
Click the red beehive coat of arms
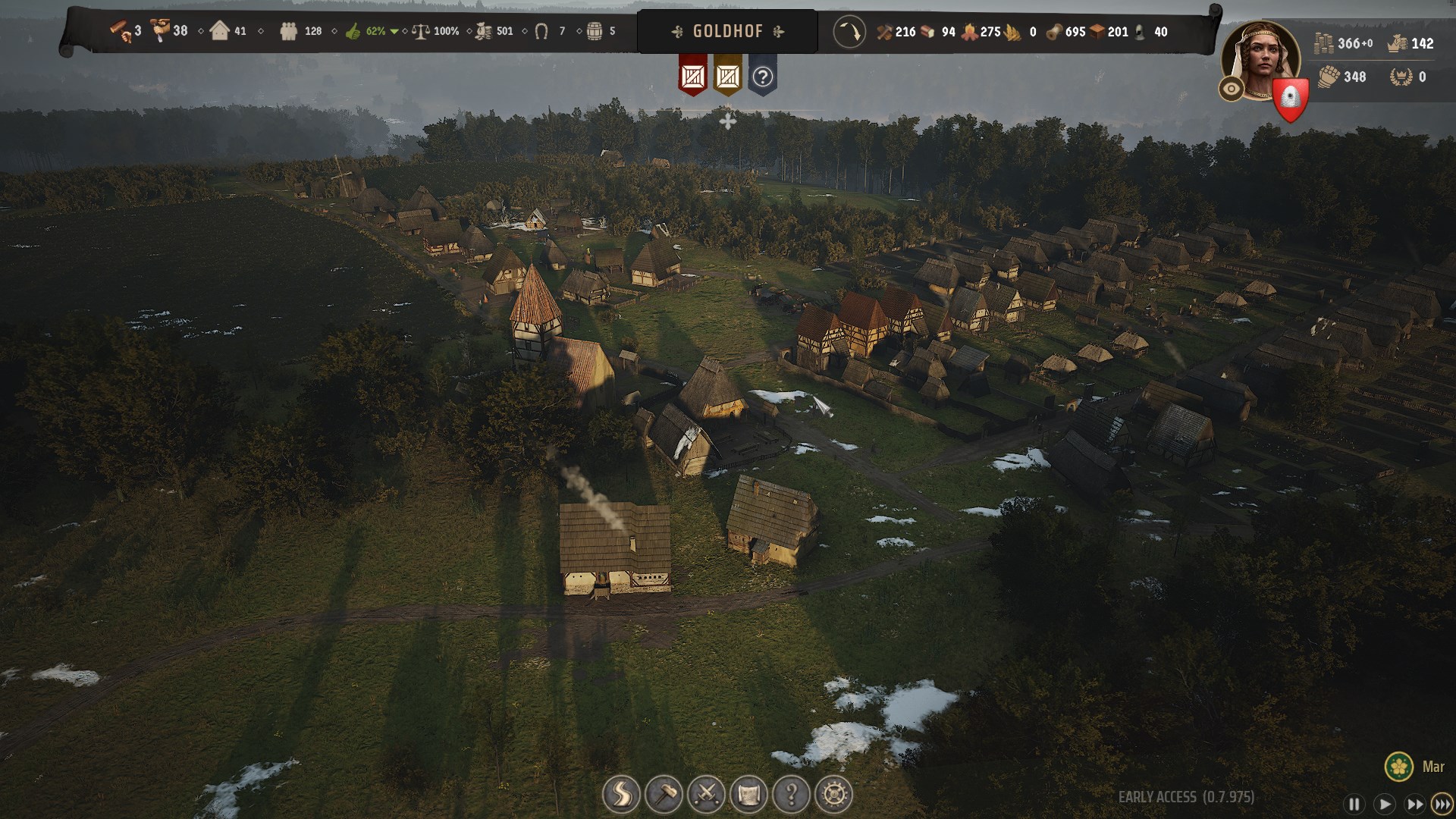tap(1290, 99)
